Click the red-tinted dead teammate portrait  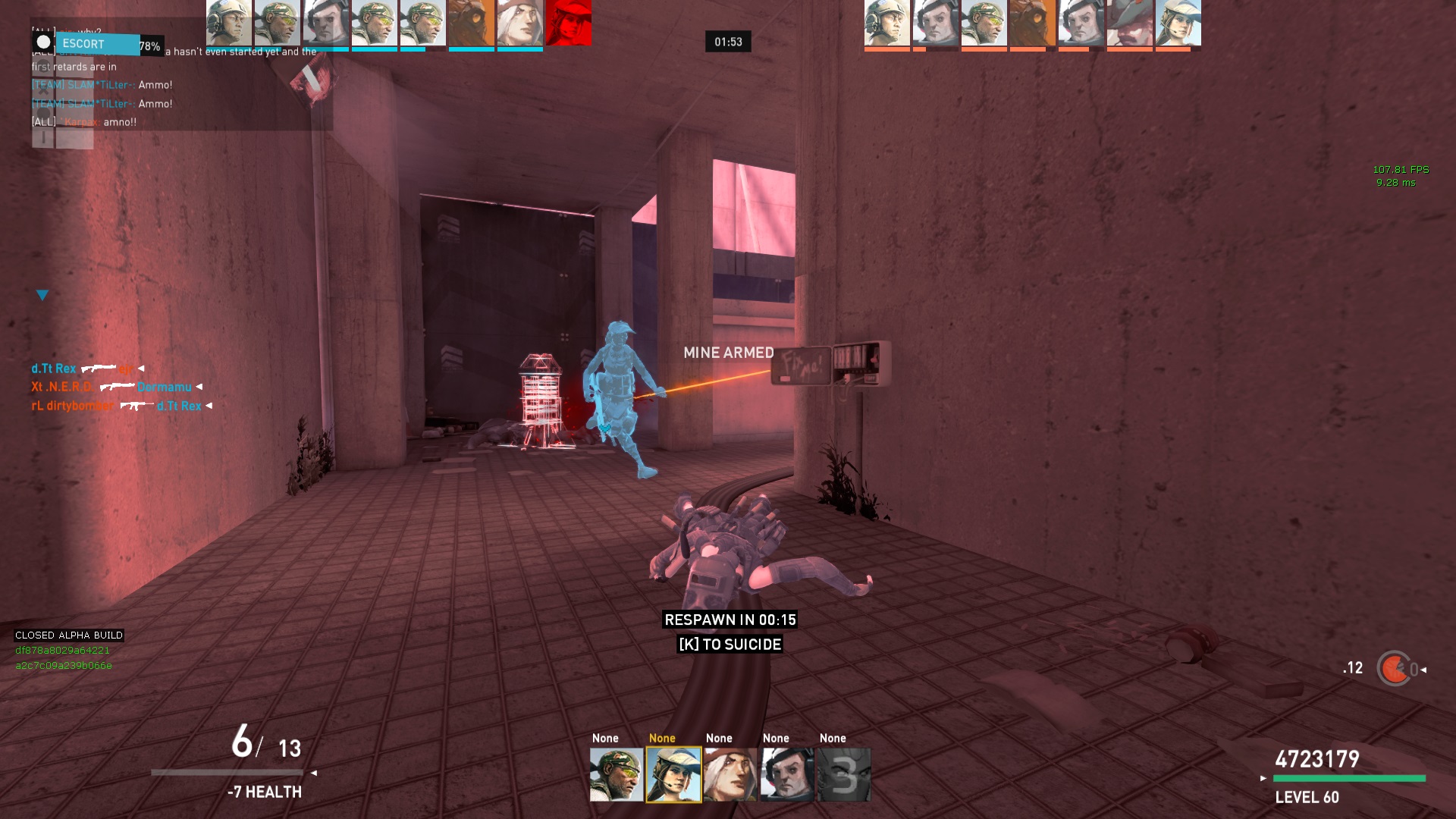tap(568, 23)
